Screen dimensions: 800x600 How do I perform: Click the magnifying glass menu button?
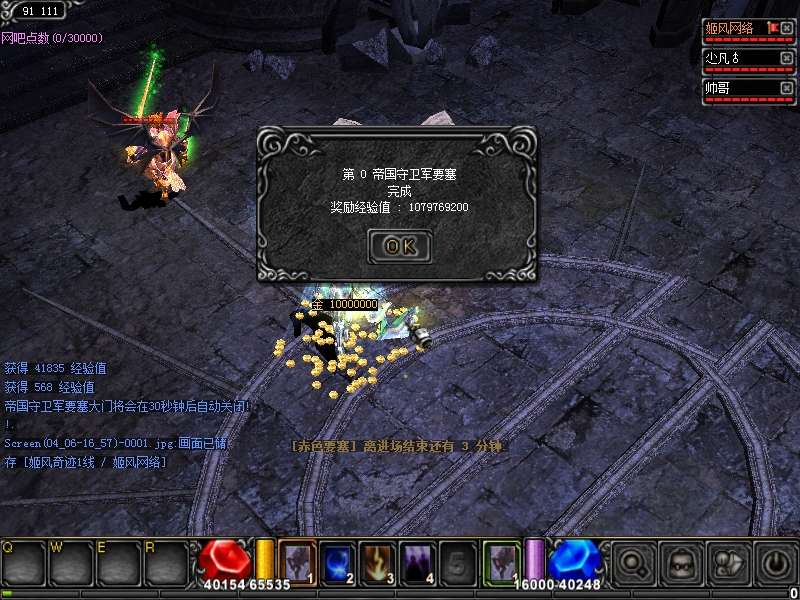tap(631, 563)
